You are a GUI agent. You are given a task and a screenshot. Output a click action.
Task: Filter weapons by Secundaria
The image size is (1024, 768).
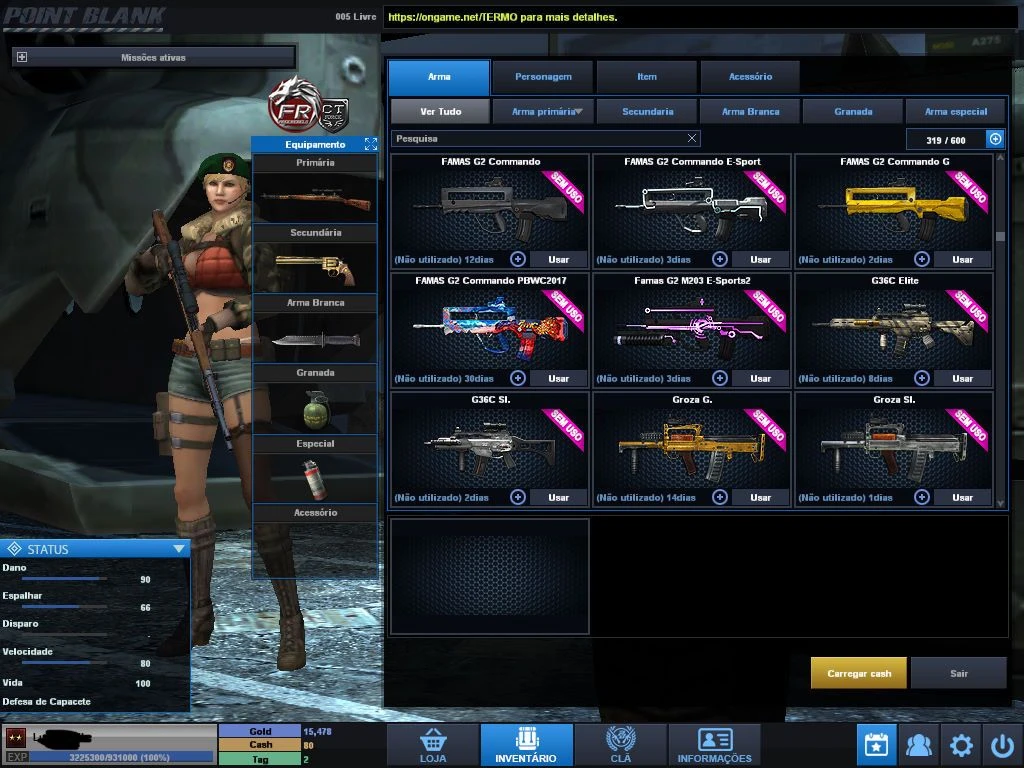[x=647, y=112]
